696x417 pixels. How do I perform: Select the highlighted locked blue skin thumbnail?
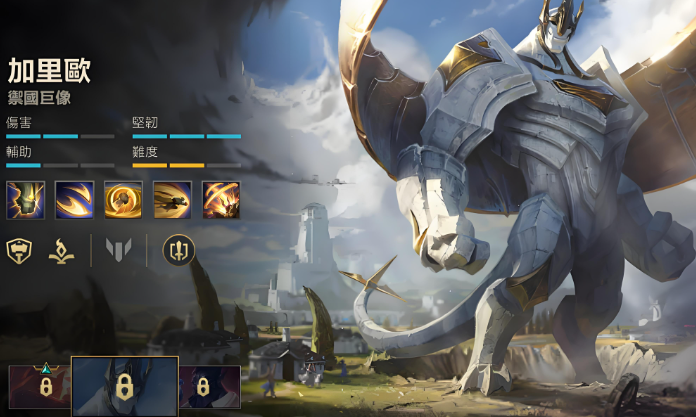pos(125,386)
